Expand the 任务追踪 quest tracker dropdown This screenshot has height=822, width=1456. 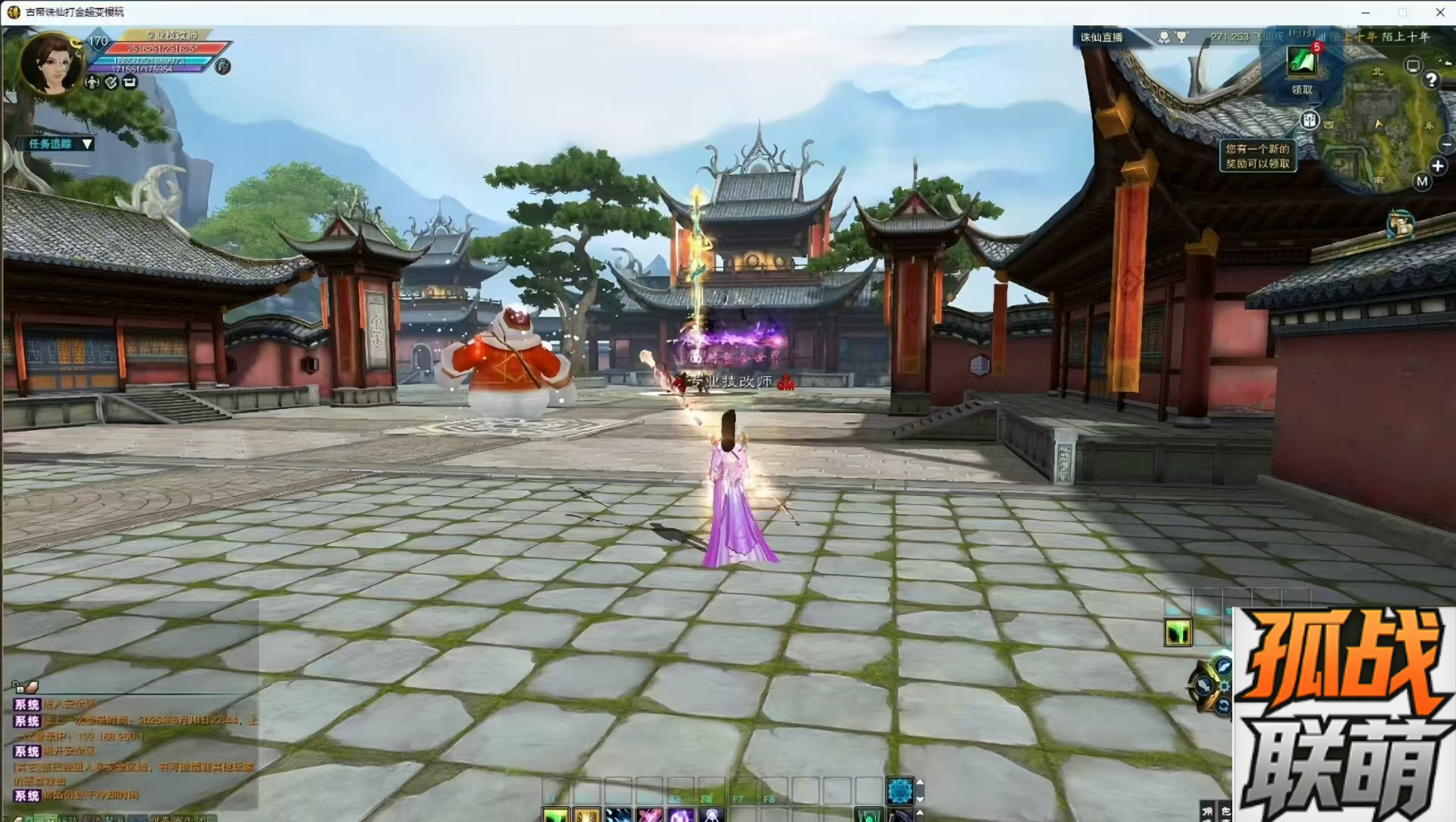point(87,143)
